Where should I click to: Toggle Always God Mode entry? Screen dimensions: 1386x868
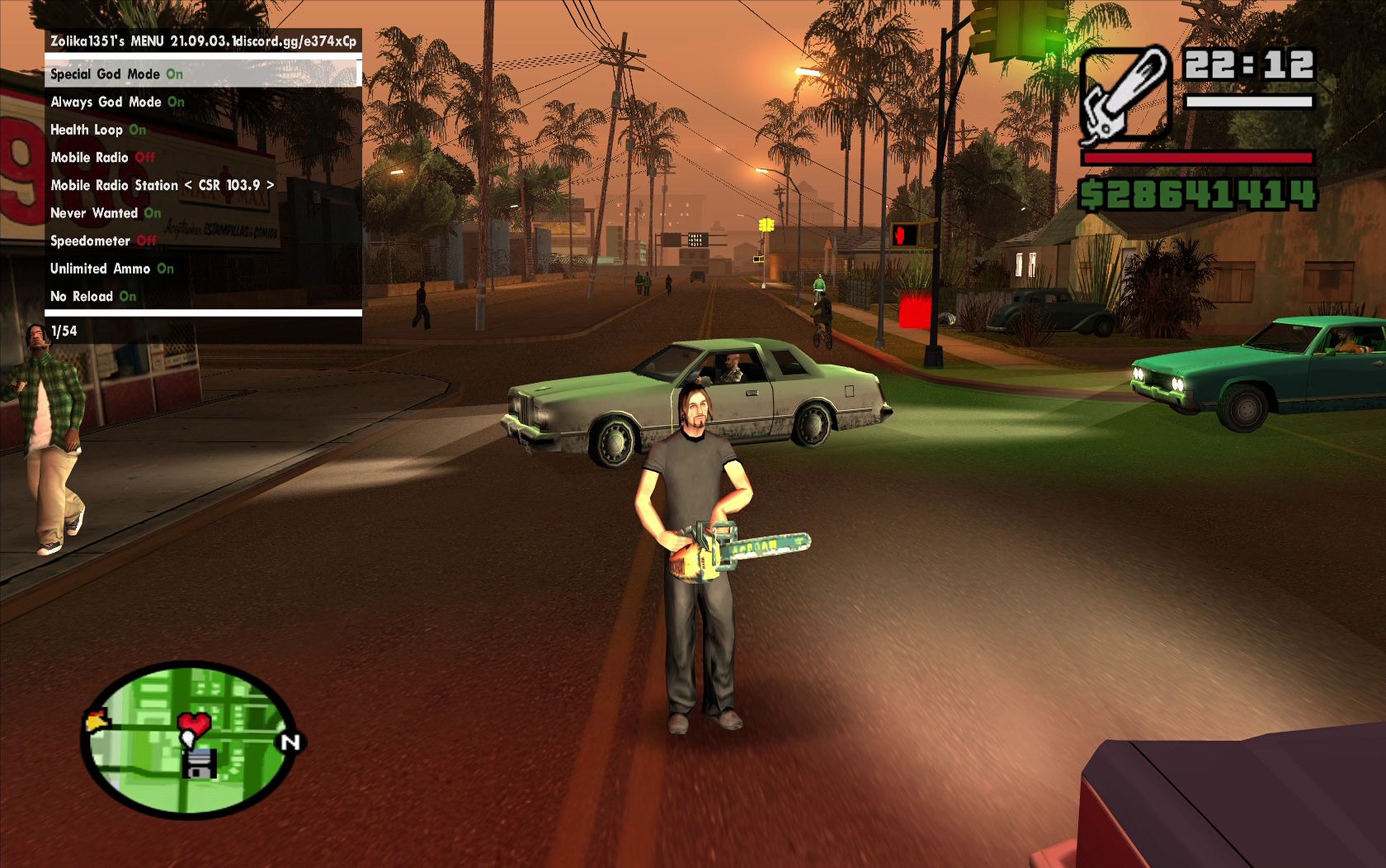tap(117, 102)
